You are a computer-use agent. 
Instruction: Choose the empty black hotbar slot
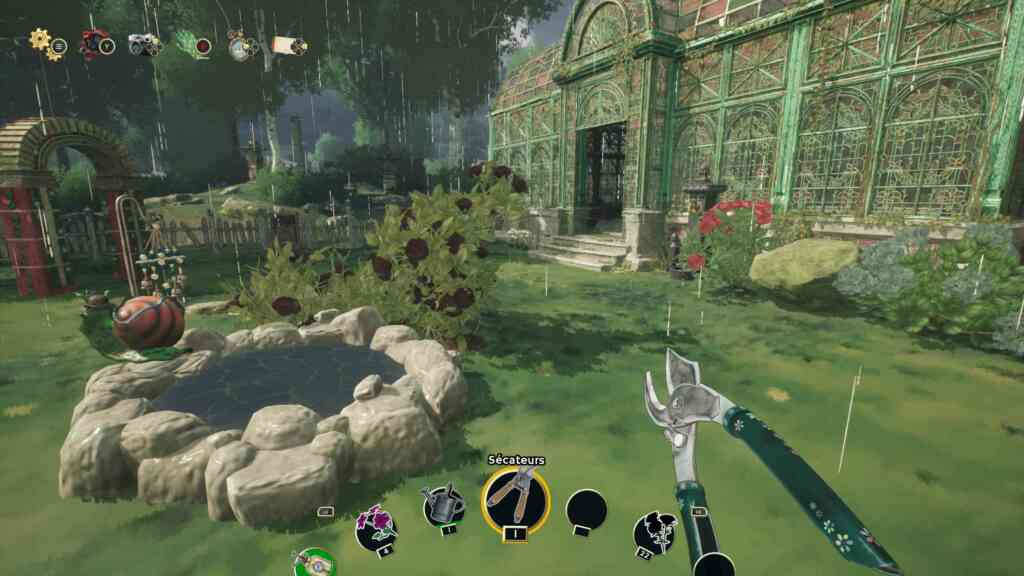click(586, 511)
